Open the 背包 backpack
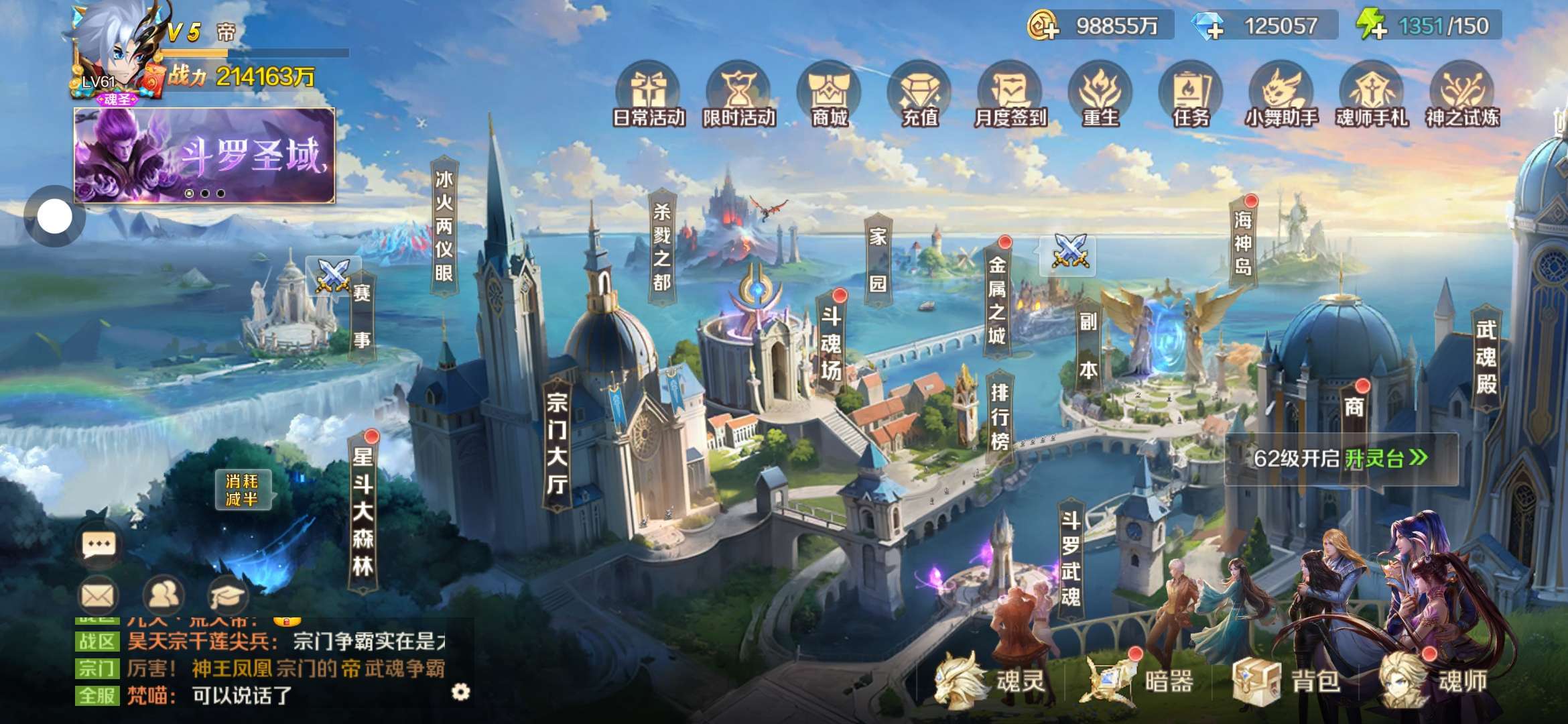 pyautogui.click(x=1287, y=681)
